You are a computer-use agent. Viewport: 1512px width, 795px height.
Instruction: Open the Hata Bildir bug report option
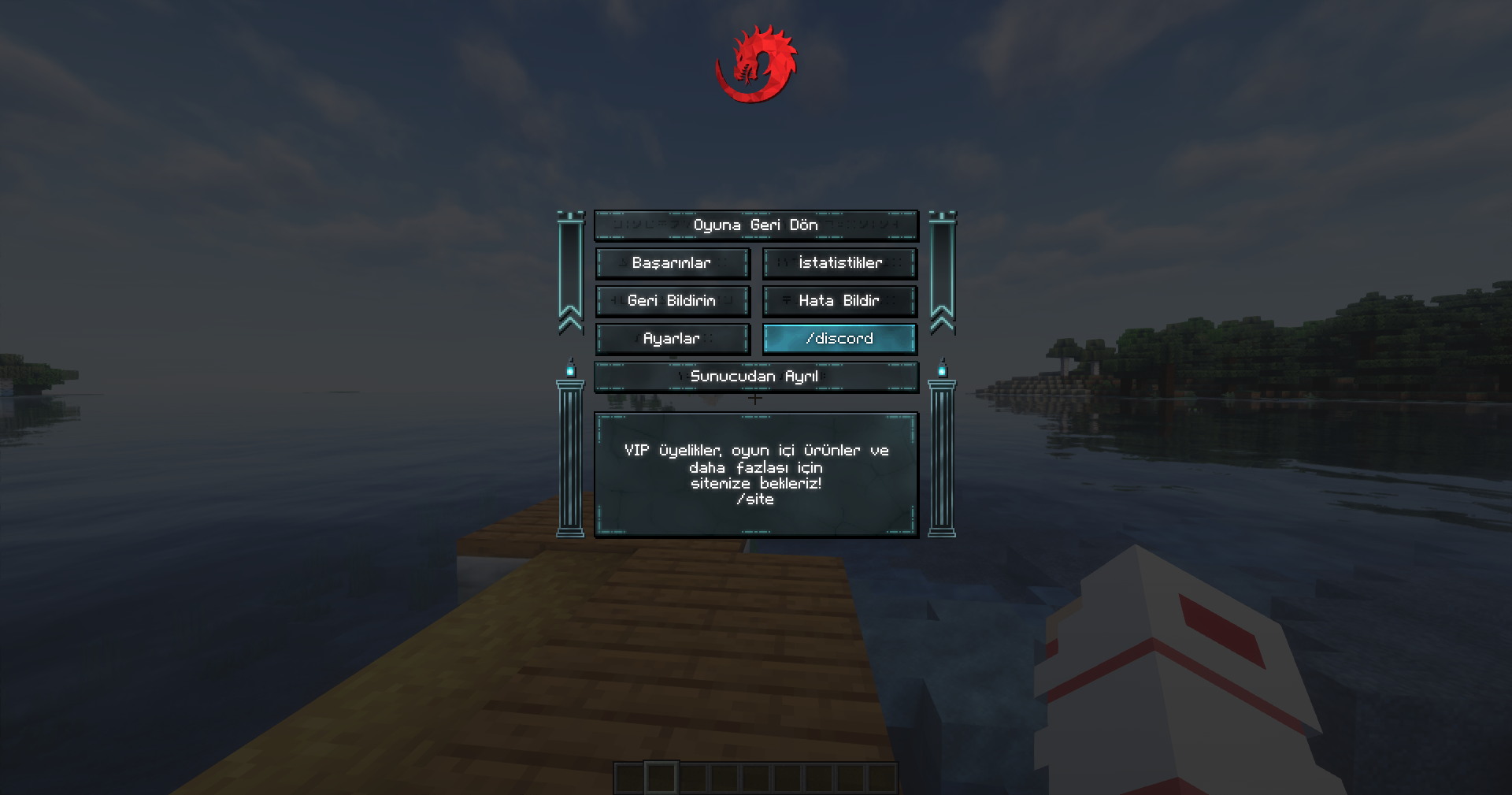click(839, 301)
